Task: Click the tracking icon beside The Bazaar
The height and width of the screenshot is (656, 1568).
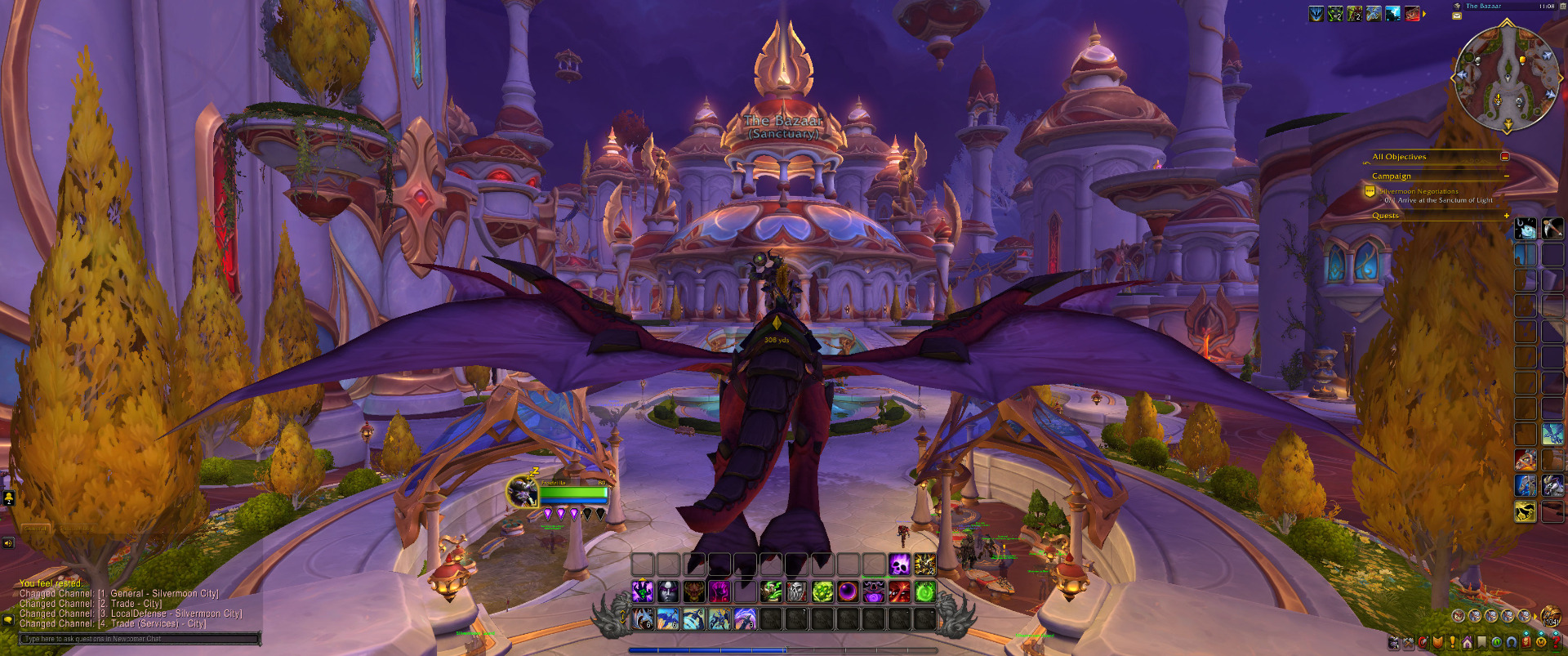Action: click(1457, 7)
